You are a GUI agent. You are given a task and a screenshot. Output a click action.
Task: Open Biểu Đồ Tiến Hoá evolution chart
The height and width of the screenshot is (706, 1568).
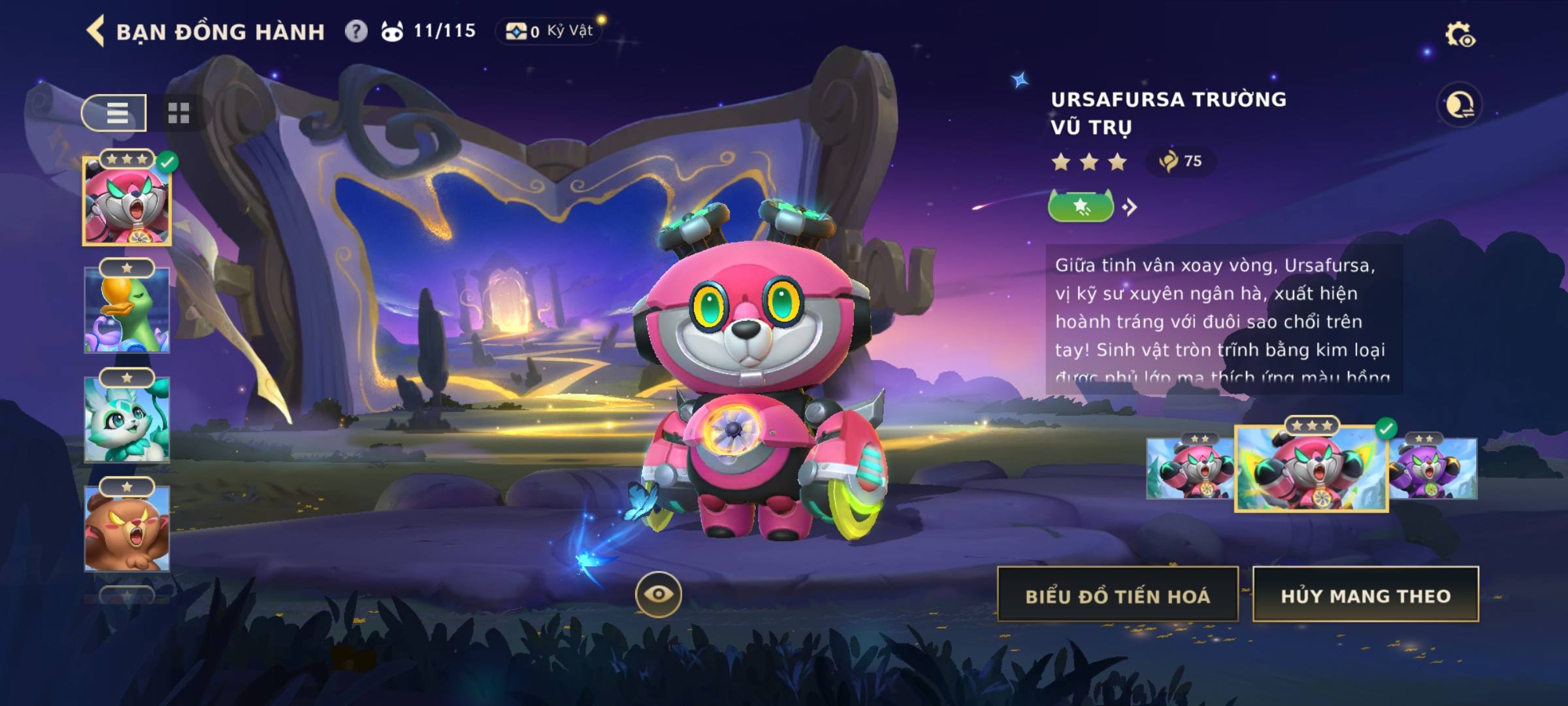1117,595
